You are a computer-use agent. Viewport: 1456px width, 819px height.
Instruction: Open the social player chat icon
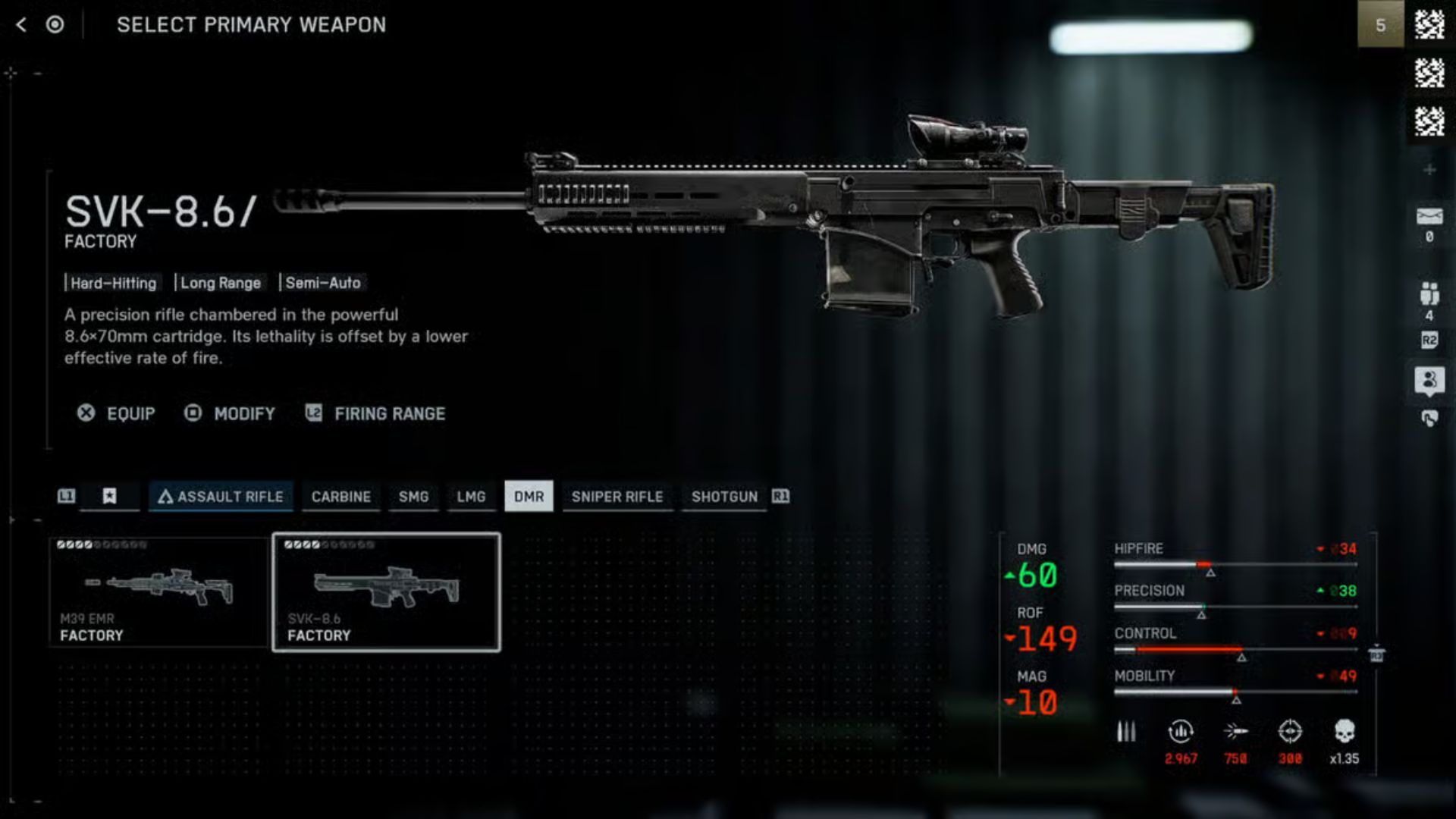pyautogui.click(x=1429, y=381)
